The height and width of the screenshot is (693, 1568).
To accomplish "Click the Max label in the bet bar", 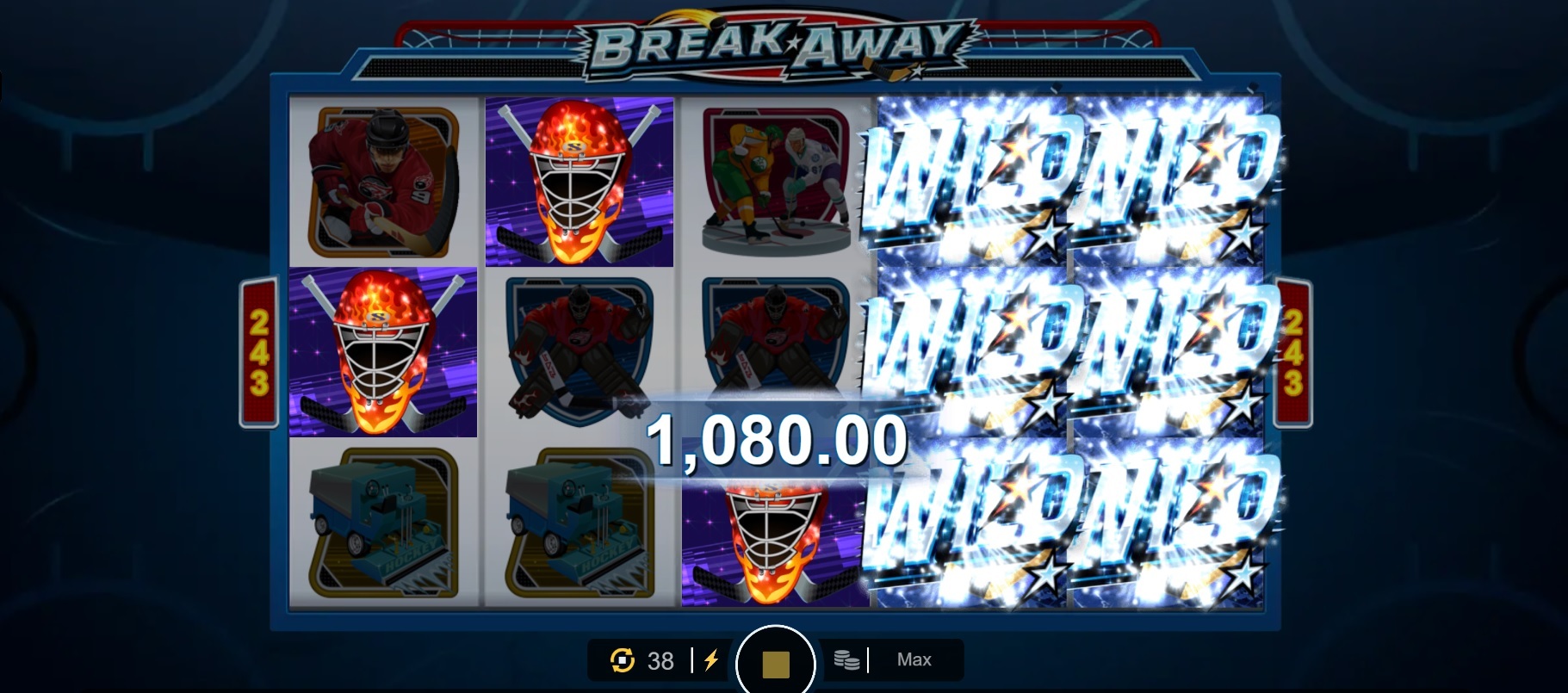I will click(x=915, y=659).
